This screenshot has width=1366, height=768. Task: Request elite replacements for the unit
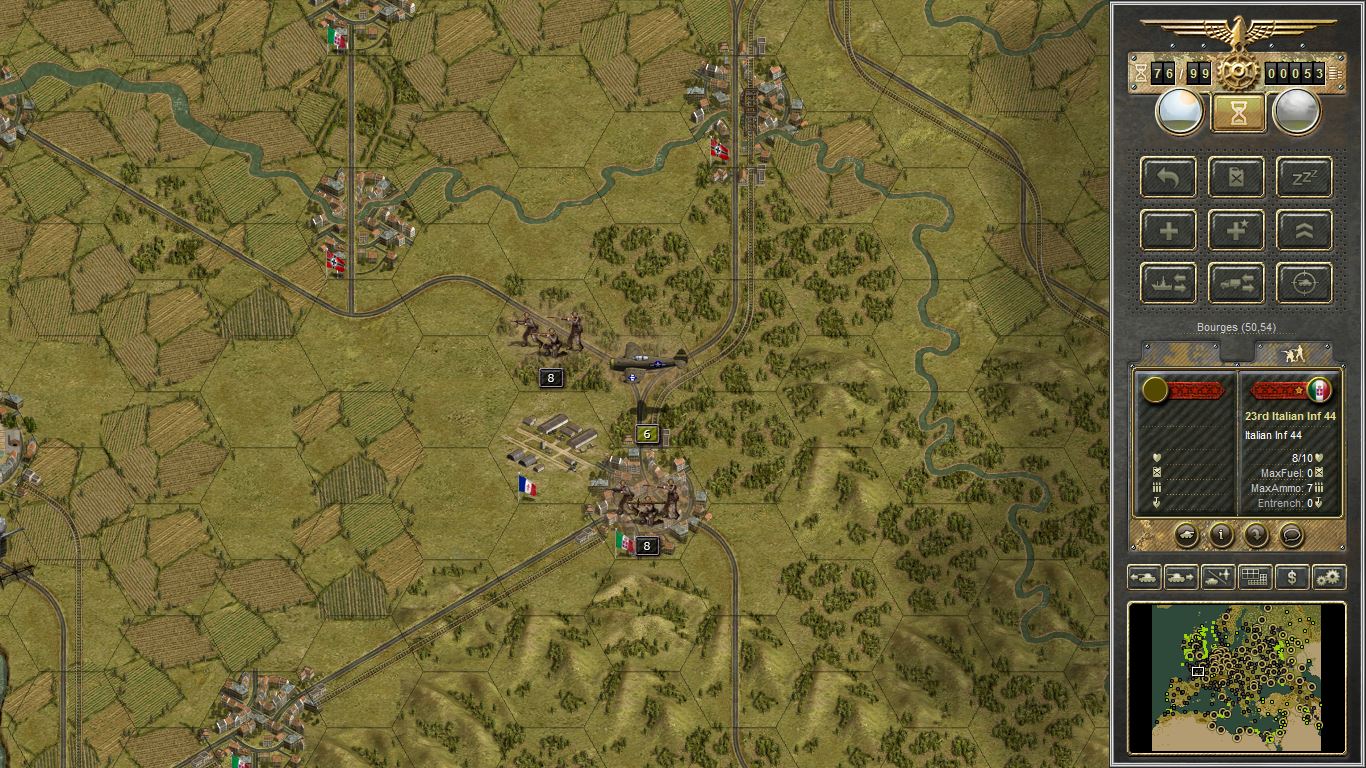pos(1236,230)
